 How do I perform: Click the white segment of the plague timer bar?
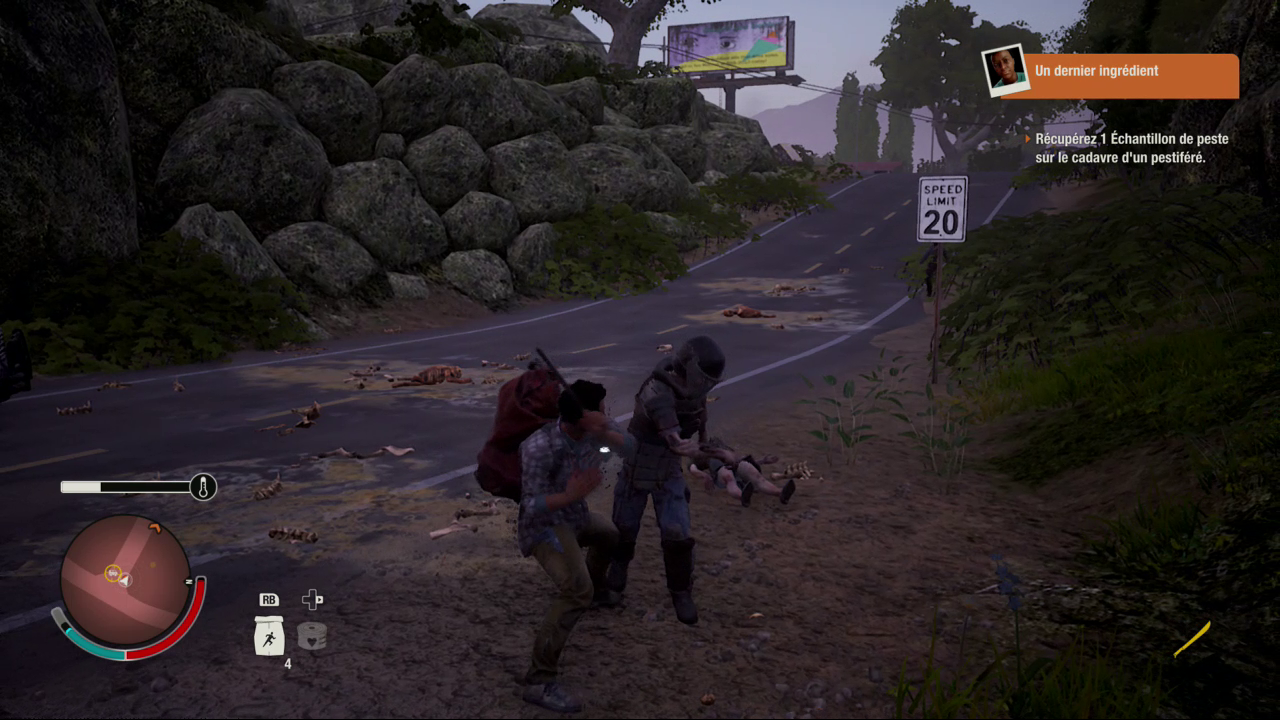[x=80, y=485]
